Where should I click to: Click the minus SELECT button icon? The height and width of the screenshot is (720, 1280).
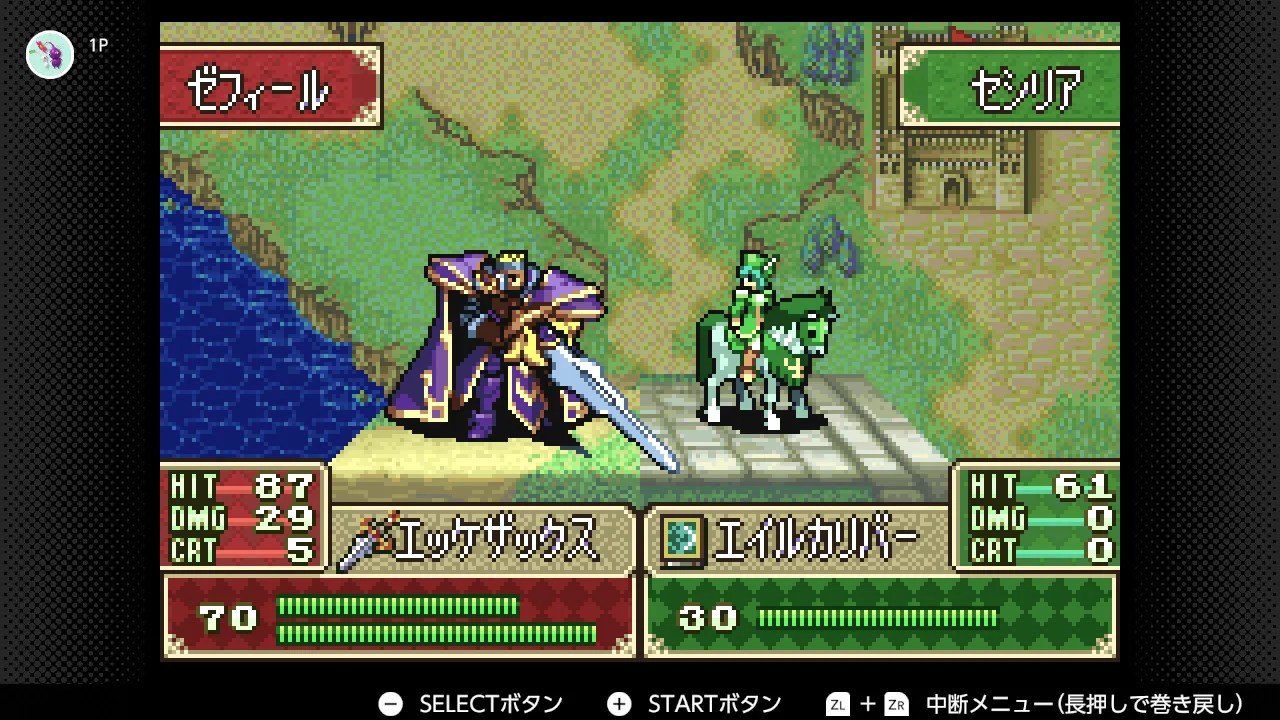click(389, 703)
